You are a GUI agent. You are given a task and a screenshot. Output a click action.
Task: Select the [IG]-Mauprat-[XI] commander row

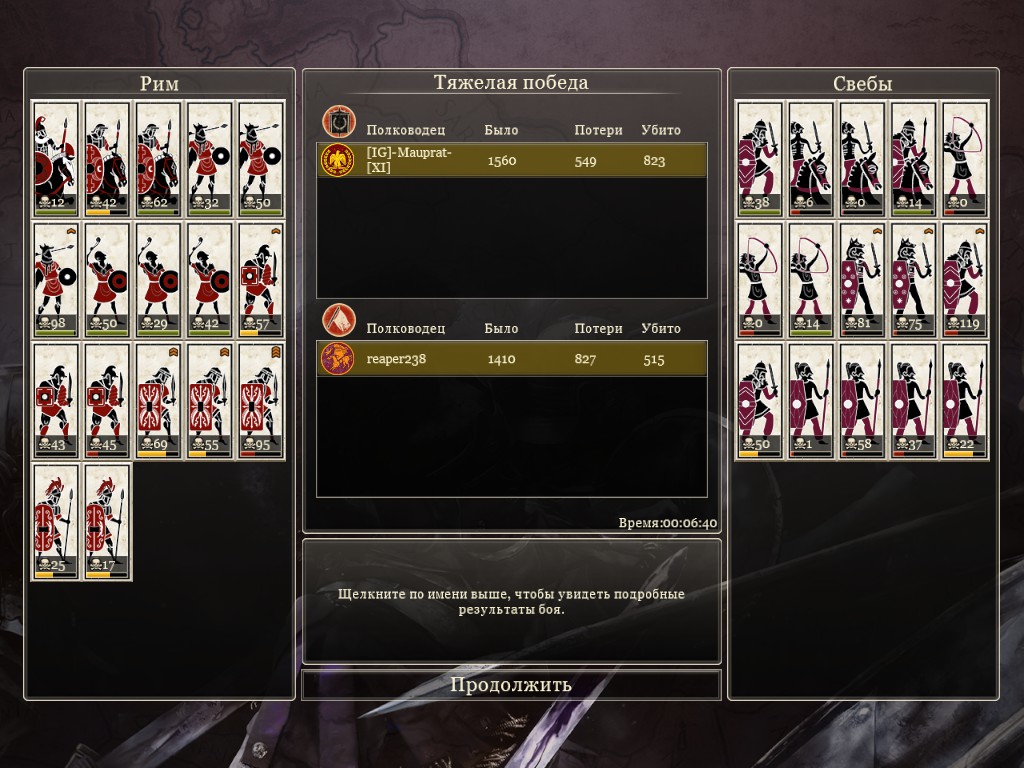(511, 160)
